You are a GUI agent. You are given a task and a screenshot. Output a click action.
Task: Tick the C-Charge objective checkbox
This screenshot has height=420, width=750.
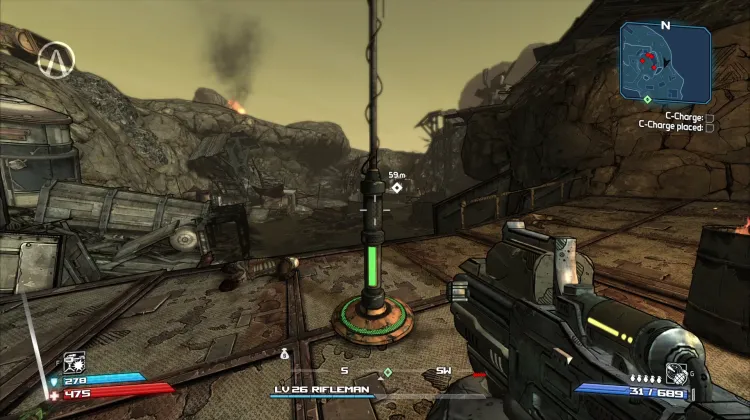pos(710,117)
